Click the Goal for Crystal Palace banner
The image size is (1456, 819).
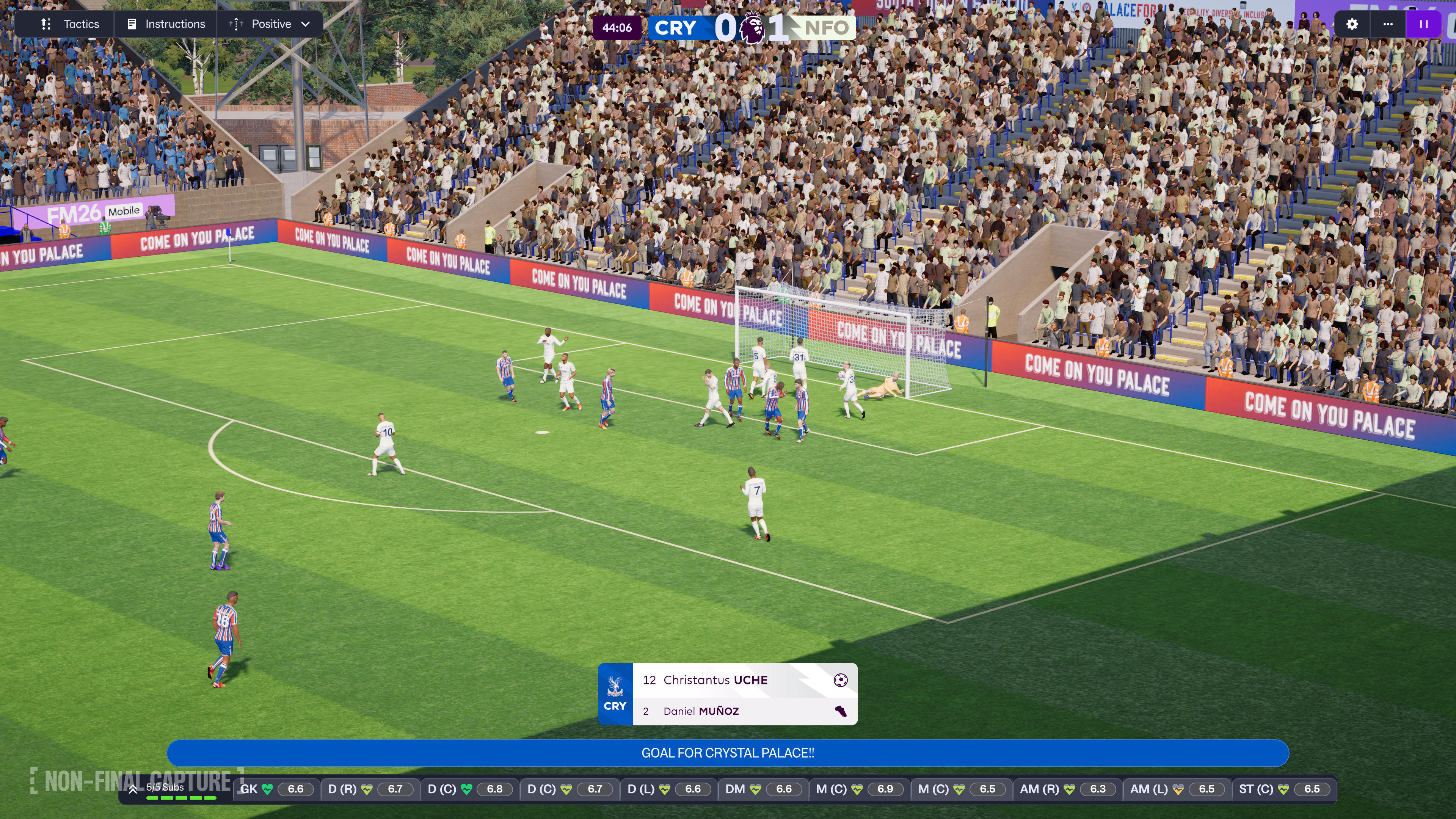pos(728,753)
